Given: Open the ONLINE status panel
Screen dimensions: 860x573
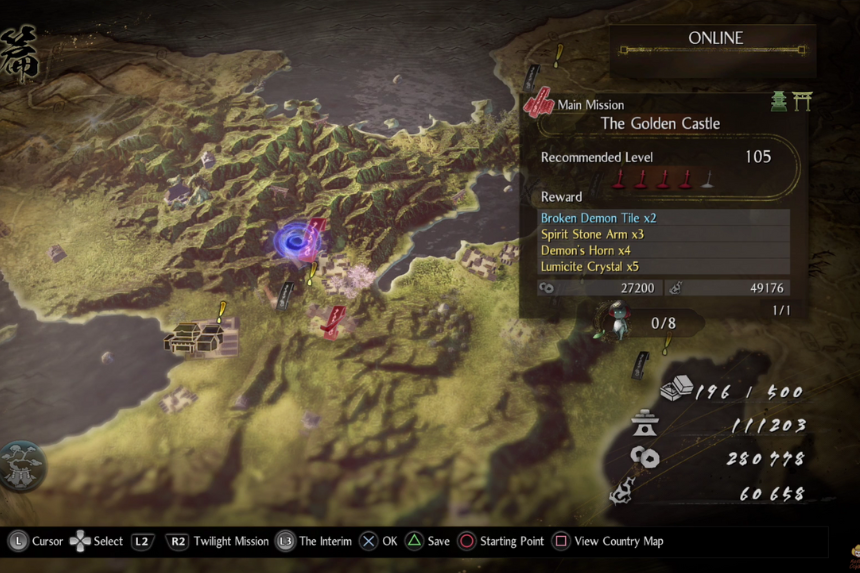Looking at the screenshot, I should (x=715, y=39).
